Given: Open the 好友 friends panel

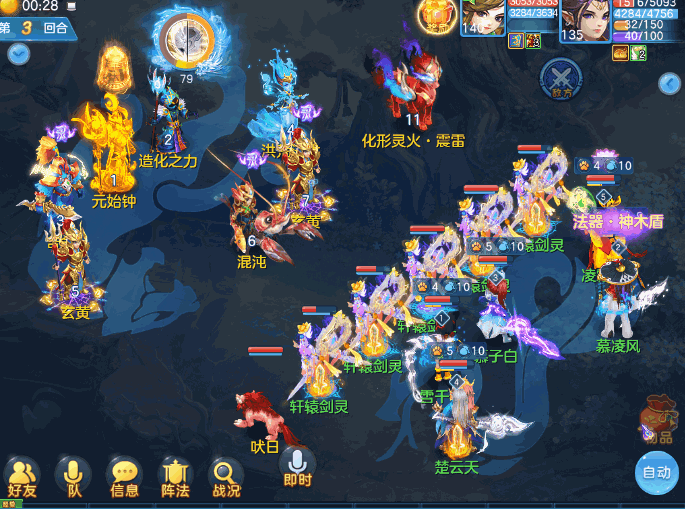Looking at the screenshot, I should pos(22,476).
